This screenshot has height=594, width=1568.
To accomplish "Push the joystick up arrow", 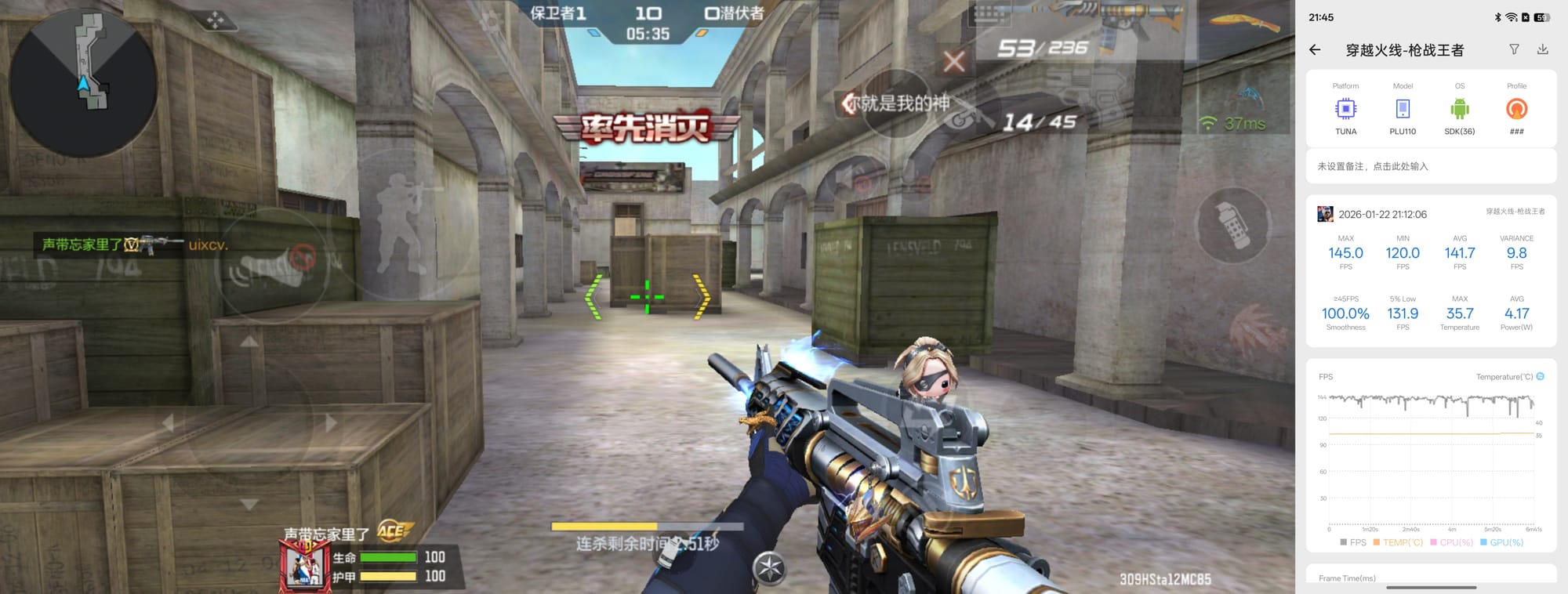I will (249, 342).
